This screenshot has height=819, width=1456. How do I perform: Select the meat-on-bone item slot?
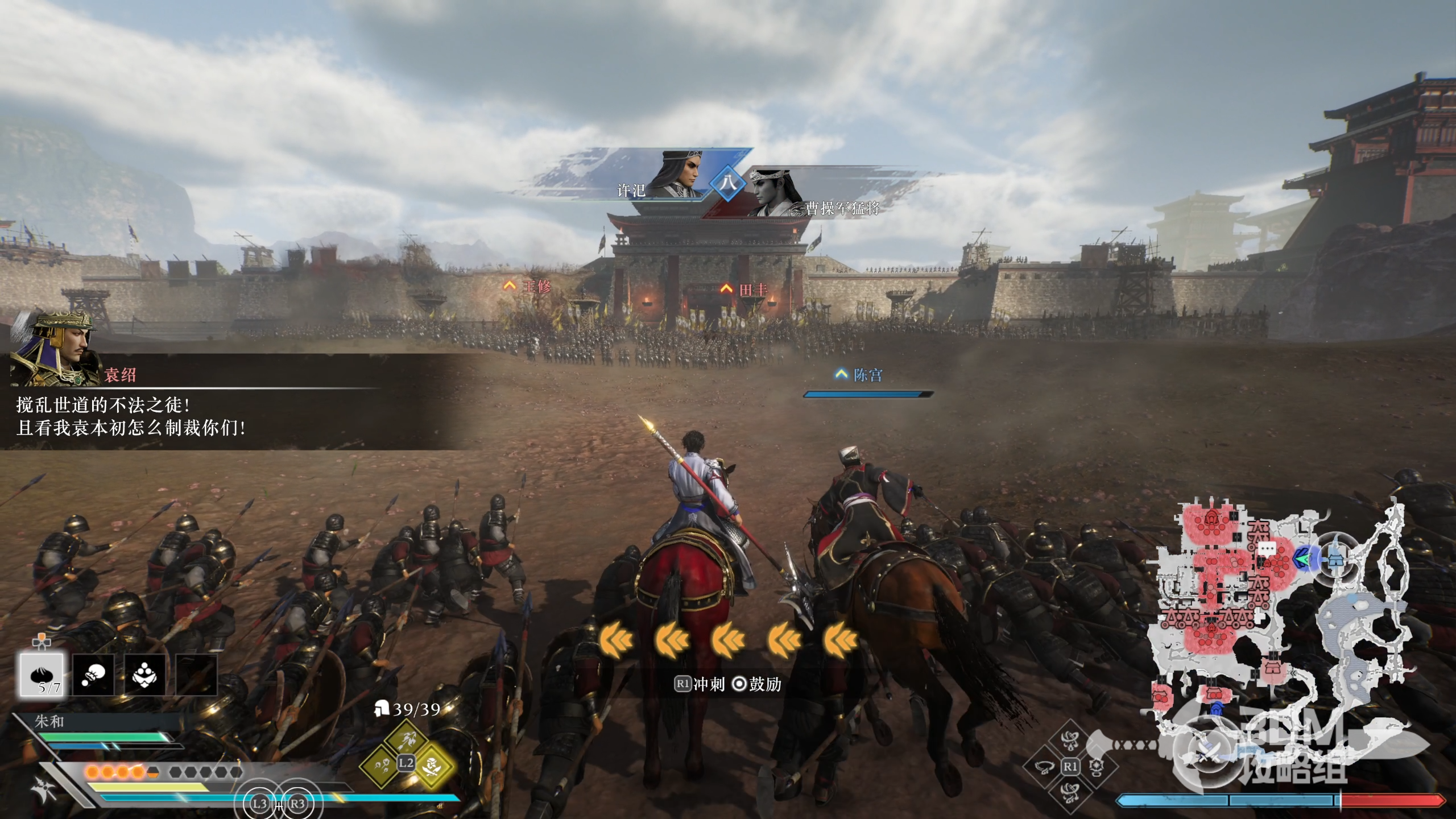coord(93,675)
